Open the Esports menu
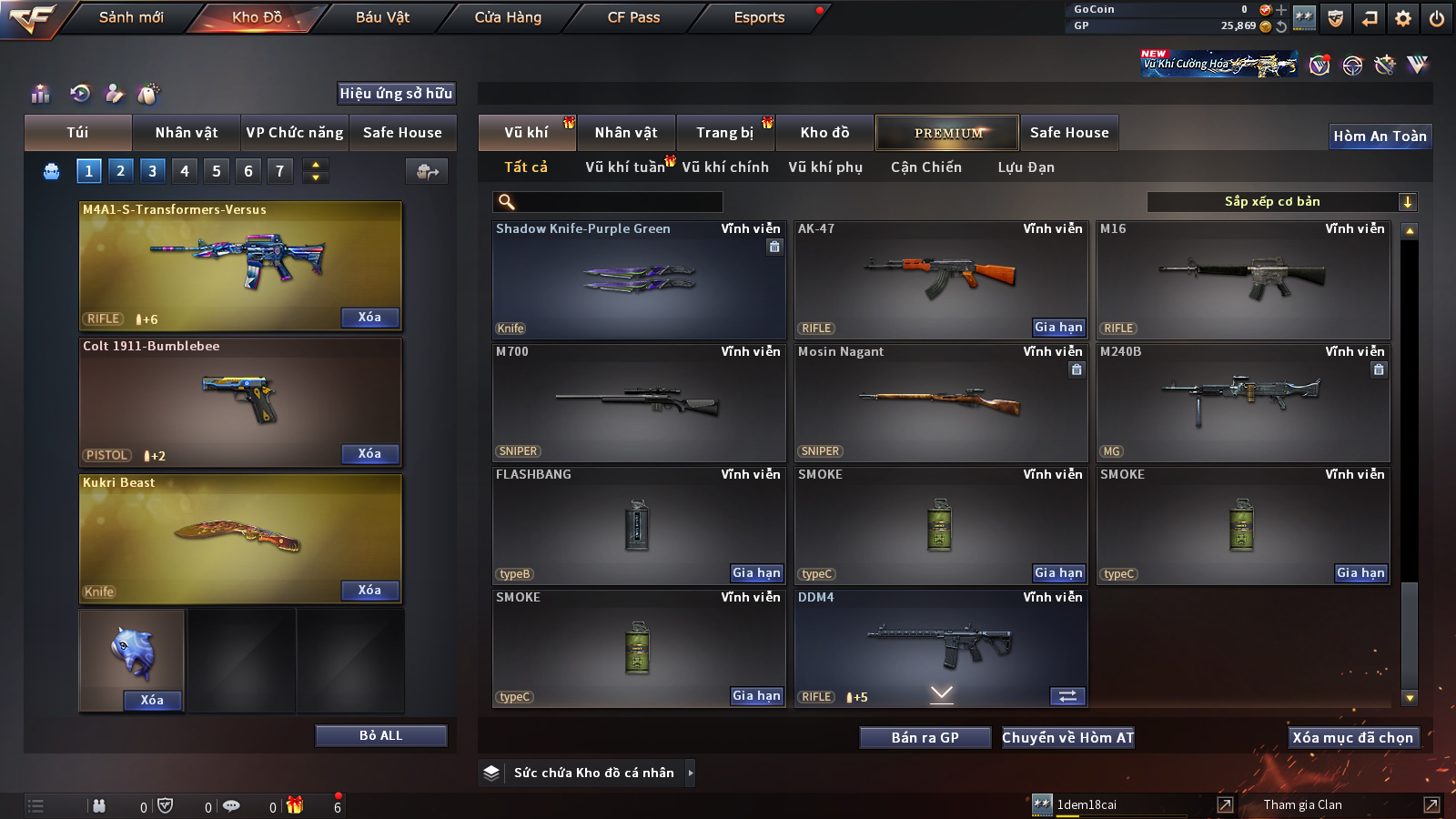This screenshot has width=1456, height=819. click(759, 17)
